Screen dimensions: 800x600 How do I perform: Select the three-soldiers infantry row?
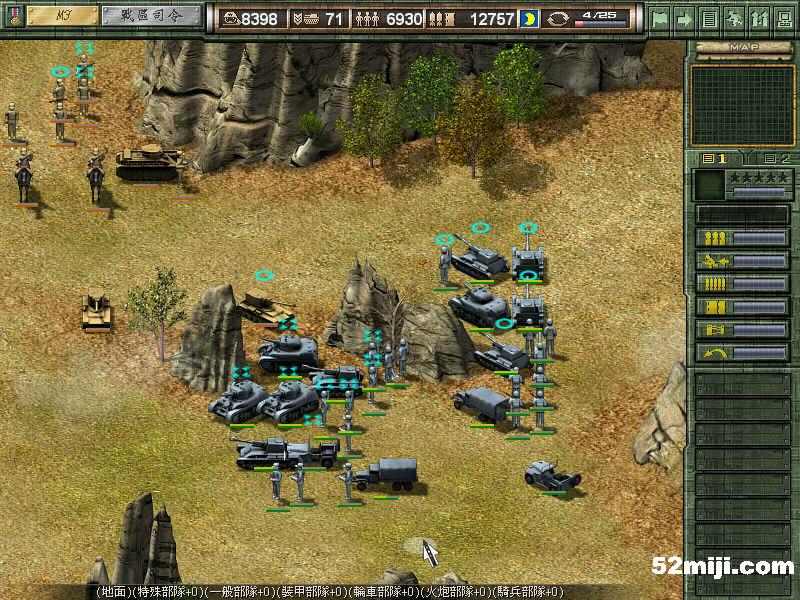742,238
